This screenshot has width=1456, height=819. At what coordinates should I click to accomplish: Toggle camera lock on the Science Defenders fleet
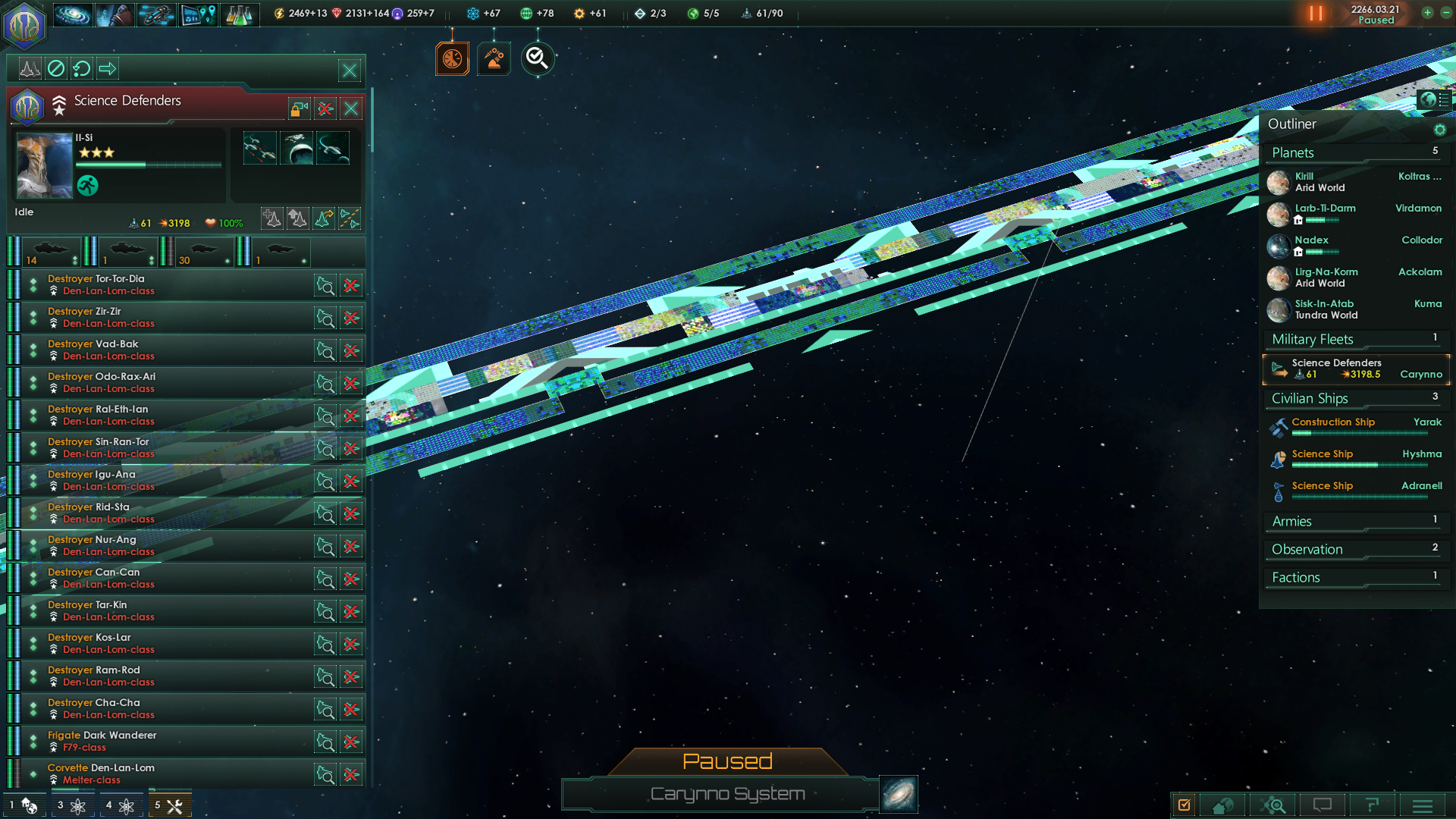pyautogui.click(x=297, y=108)
